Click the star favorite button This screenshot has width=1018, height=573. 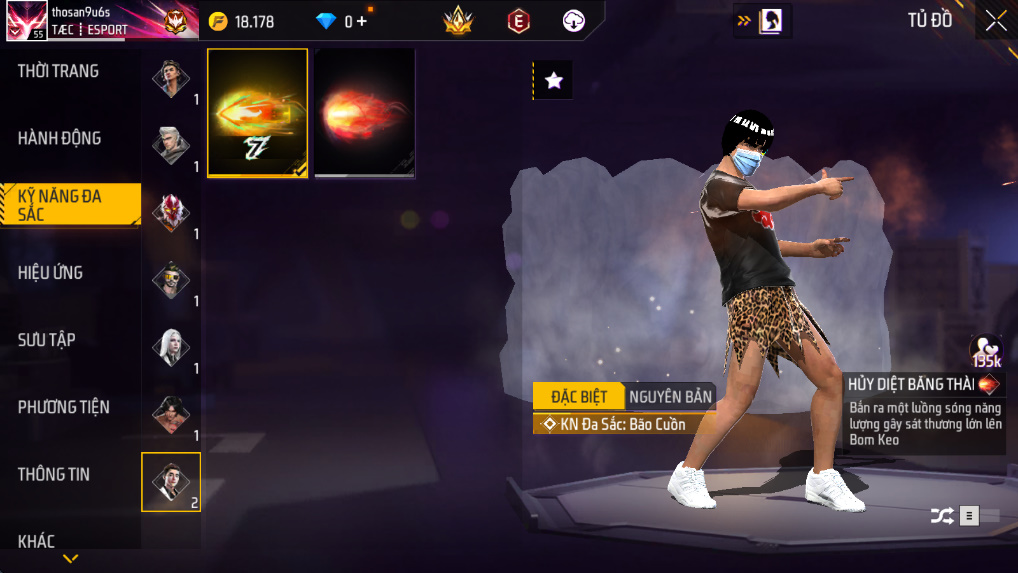click(x=553, y=80)
